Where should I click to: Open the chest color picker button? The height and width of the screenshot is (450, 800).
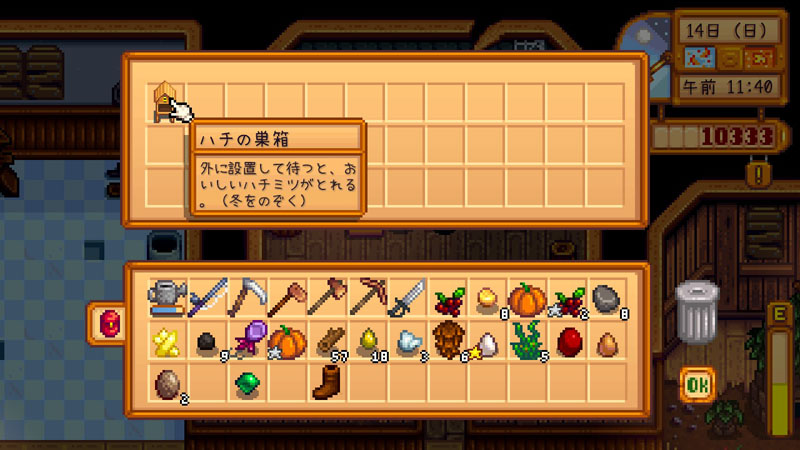pyautogui.click(x=106, y=322)
